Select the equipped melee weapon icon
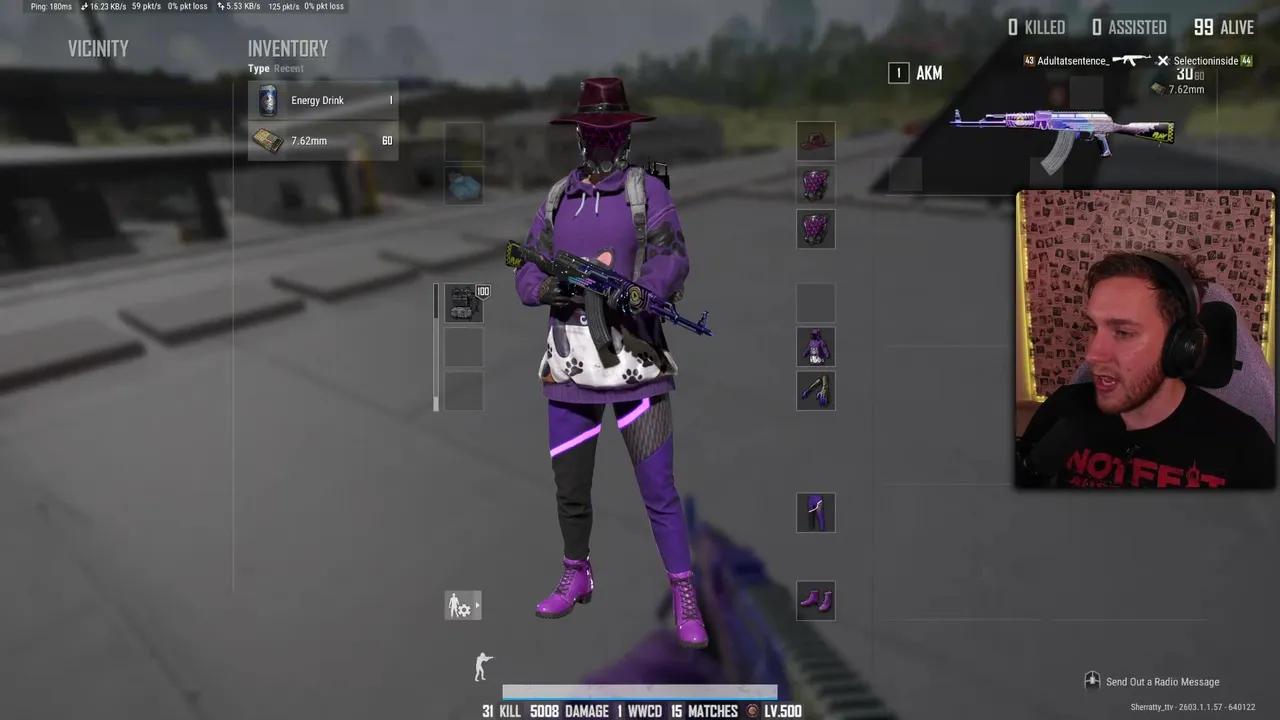 coord(815,391)
